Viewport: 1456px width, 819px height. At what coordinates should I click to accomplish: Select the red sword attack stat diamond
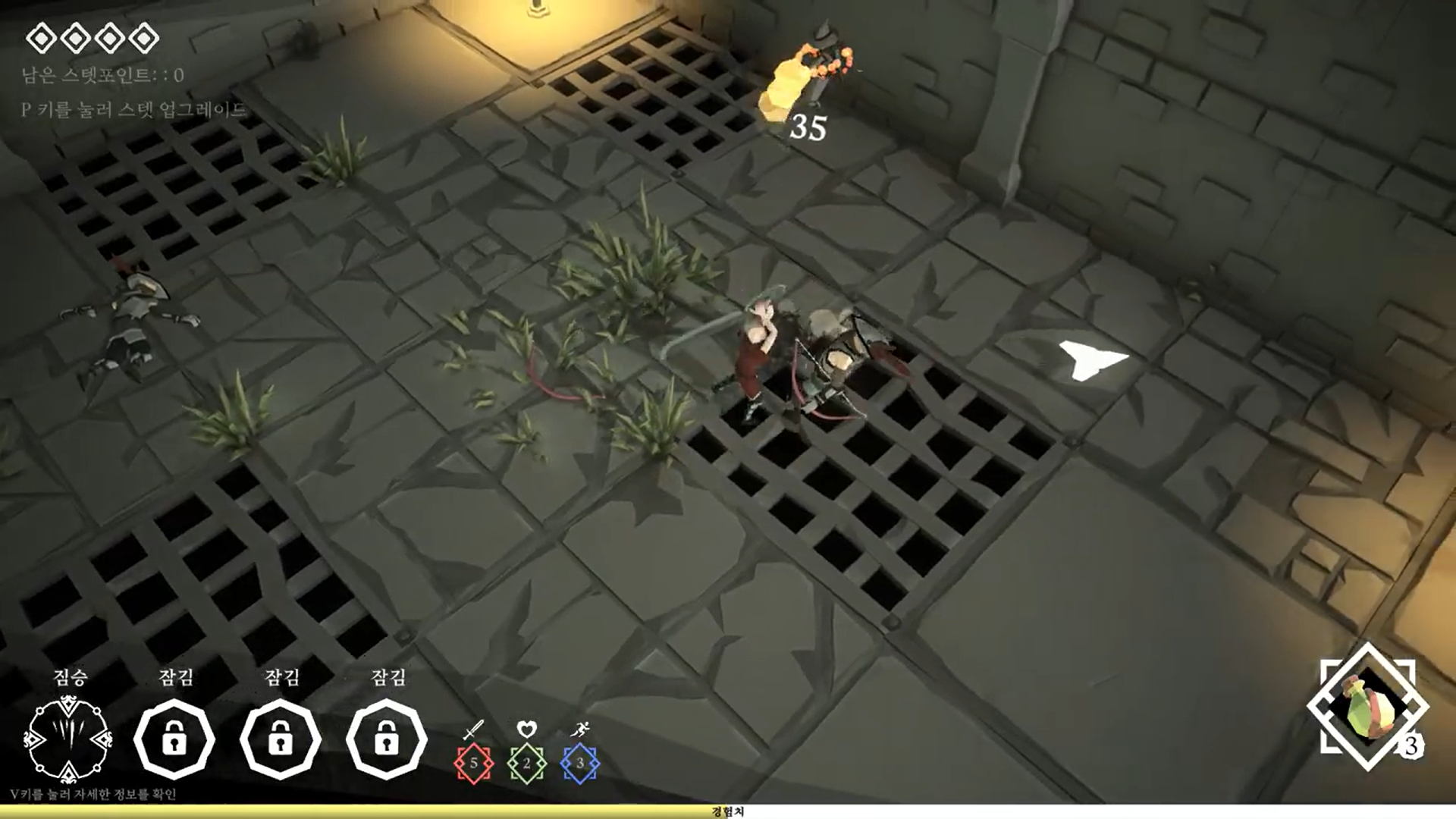point(474,763)
